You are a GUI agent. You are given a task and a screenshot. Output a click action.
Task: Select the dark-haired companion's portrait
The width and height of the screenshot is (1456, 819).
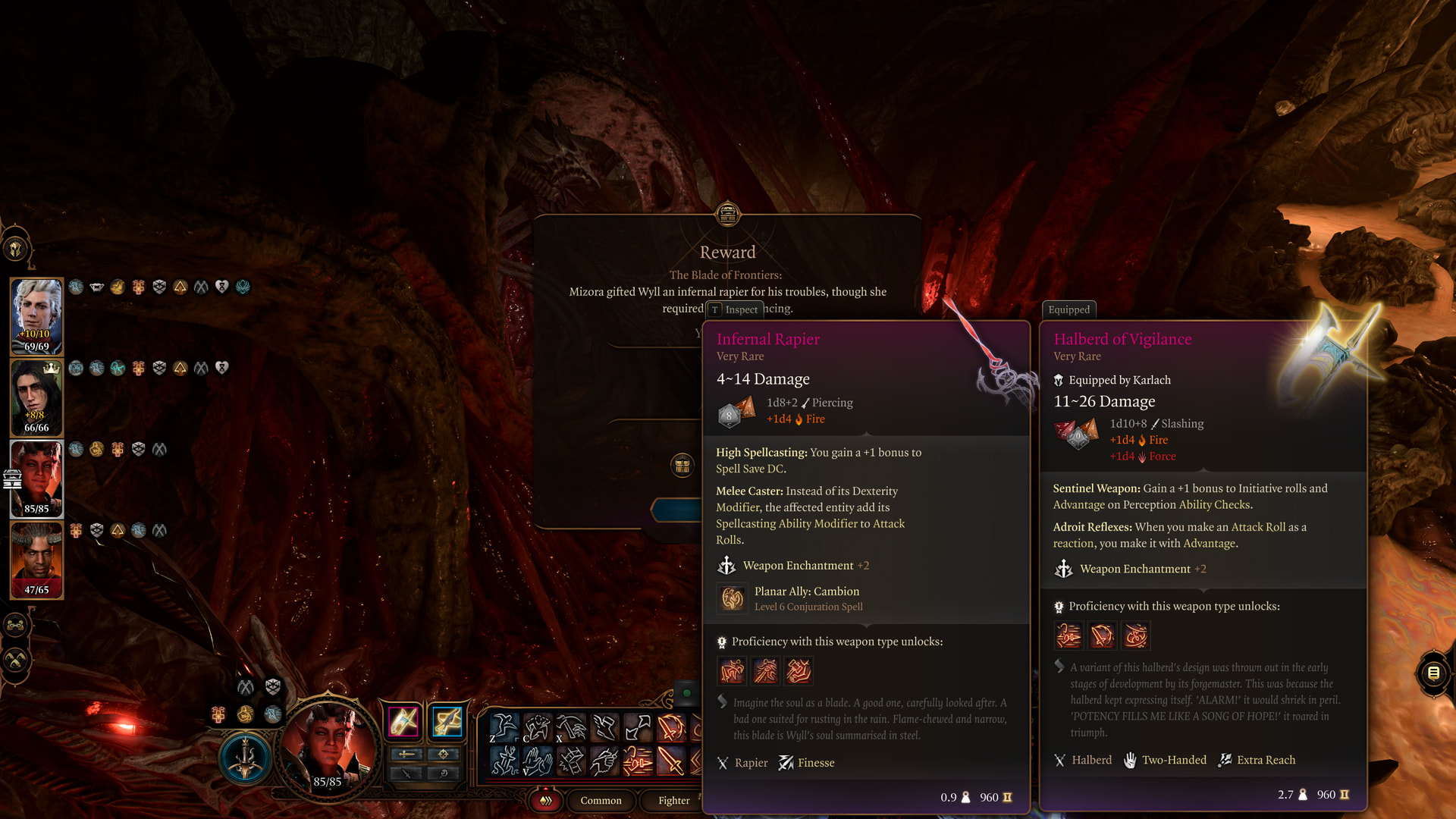pyautogui.click(x=36, y=397)
